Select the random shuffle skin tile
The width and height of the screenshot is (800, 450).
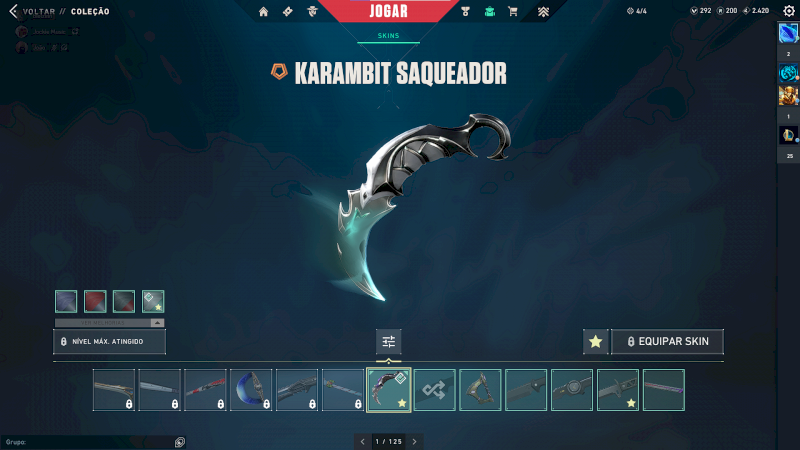(435, 390)
